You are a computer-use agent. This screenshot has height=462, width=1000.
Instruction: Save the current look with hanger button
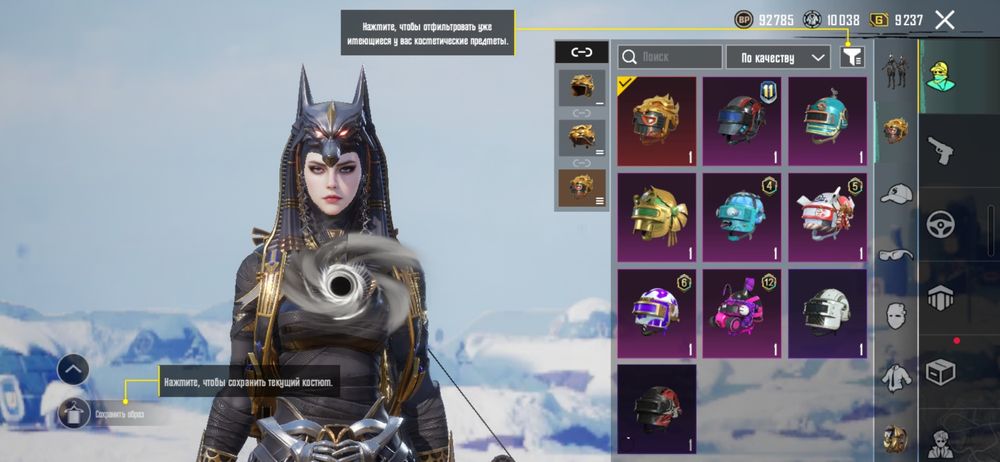point(74,412)
